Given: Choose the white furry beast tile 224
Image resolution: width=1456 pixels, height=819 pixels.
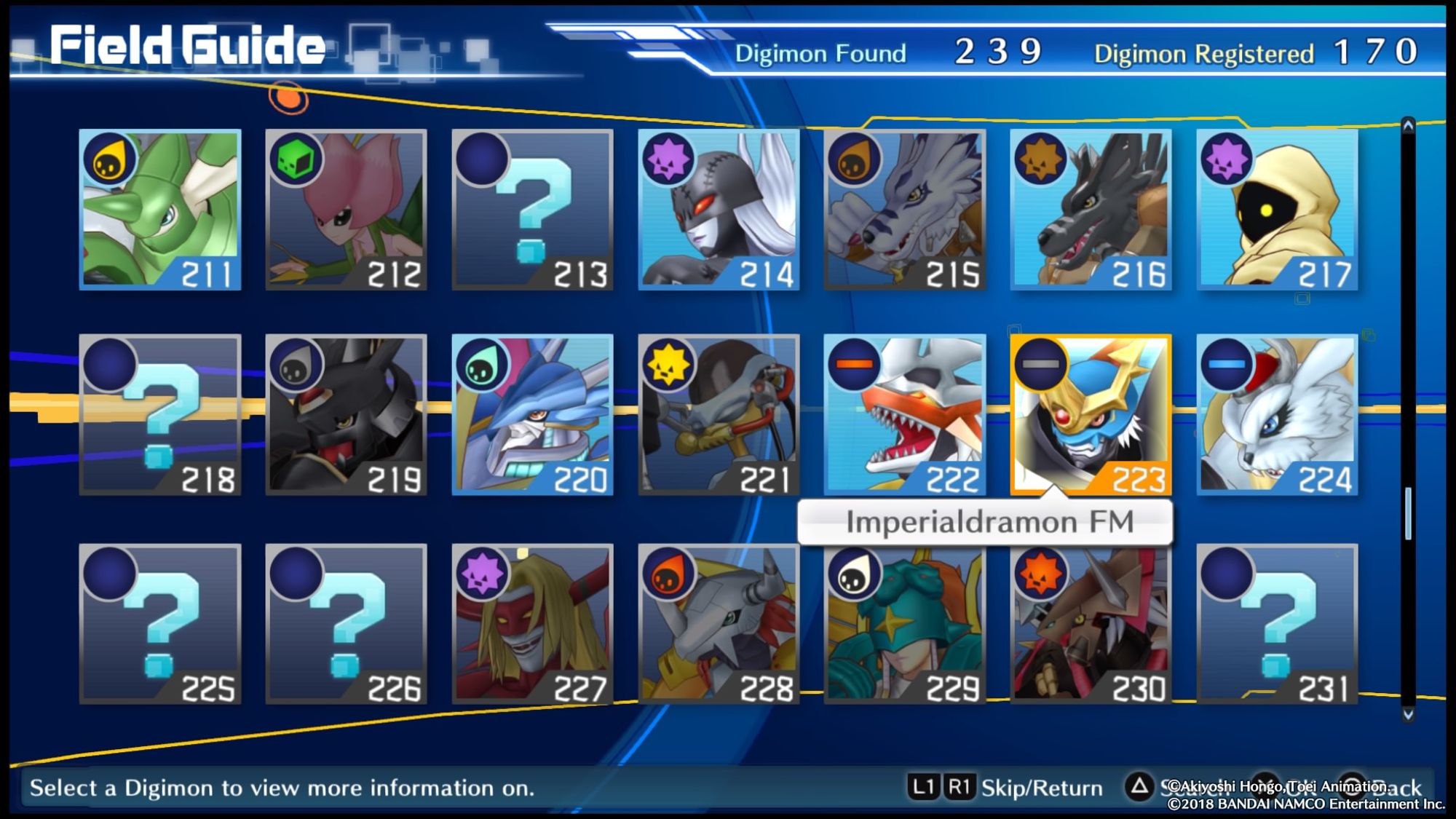Looking at the screenshot, I should (1278, 415).
